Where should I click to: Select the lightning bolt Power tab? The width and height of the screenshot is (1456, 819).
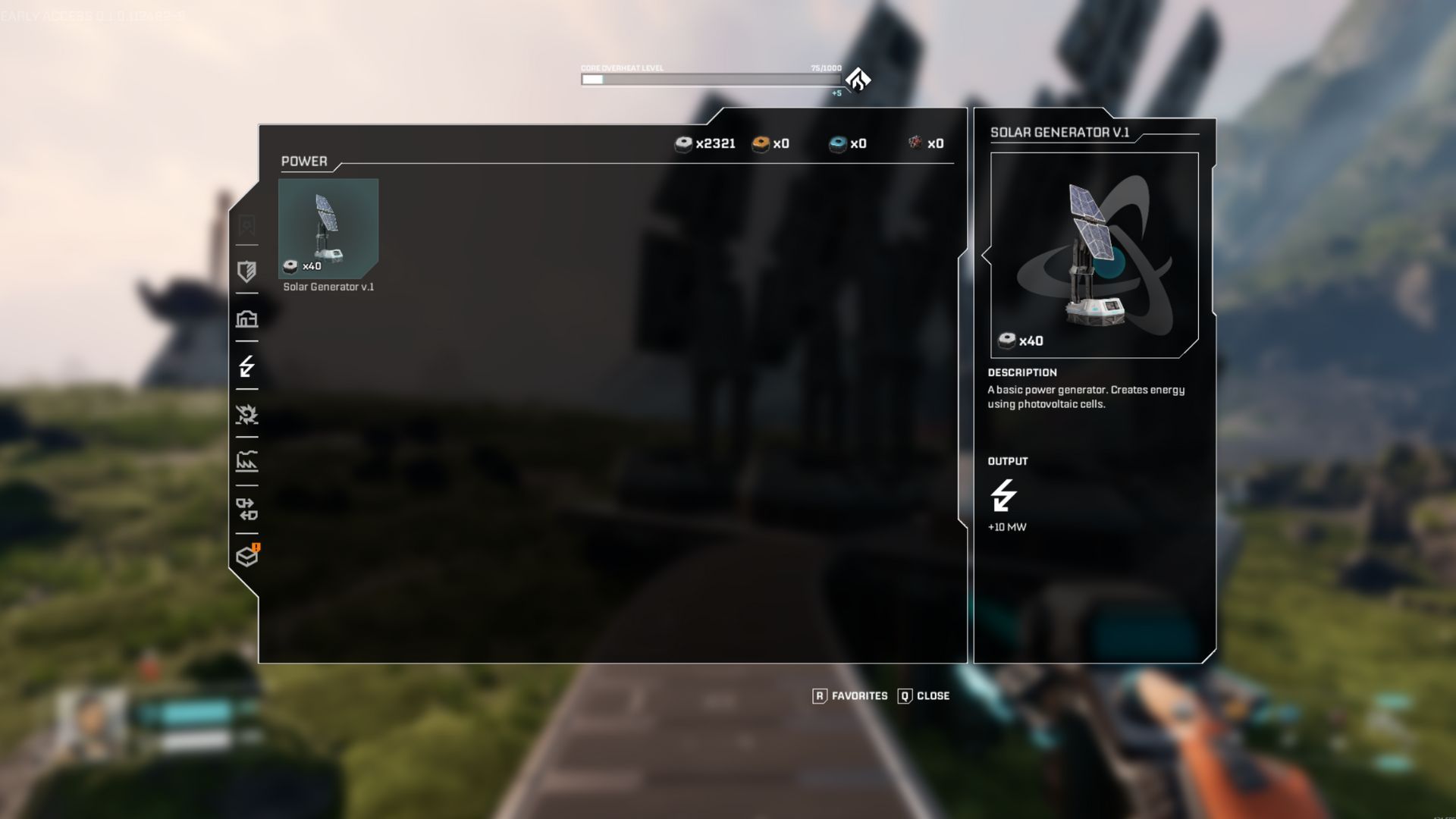[x=246, y=367]
